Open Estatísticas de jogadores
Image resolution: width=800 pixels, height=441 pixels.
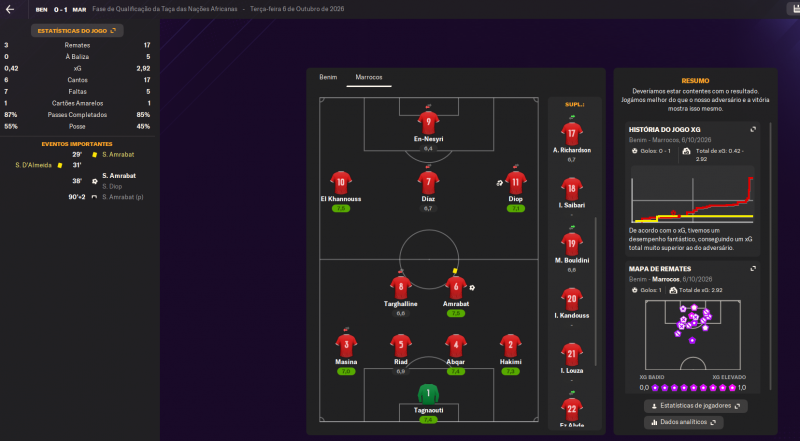(x=696, y=406)
